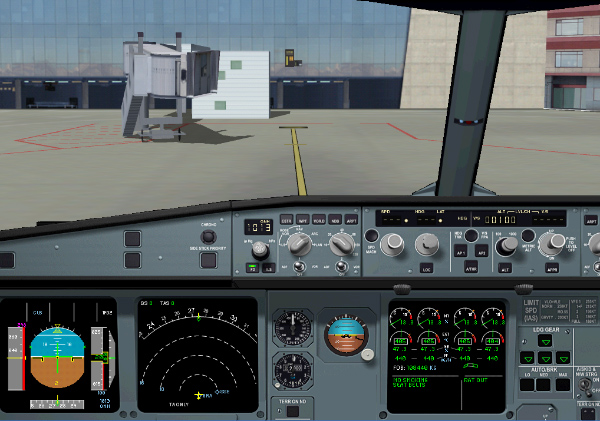Set autobrake to MAX

pyautogui.click(x=562, y=387)
